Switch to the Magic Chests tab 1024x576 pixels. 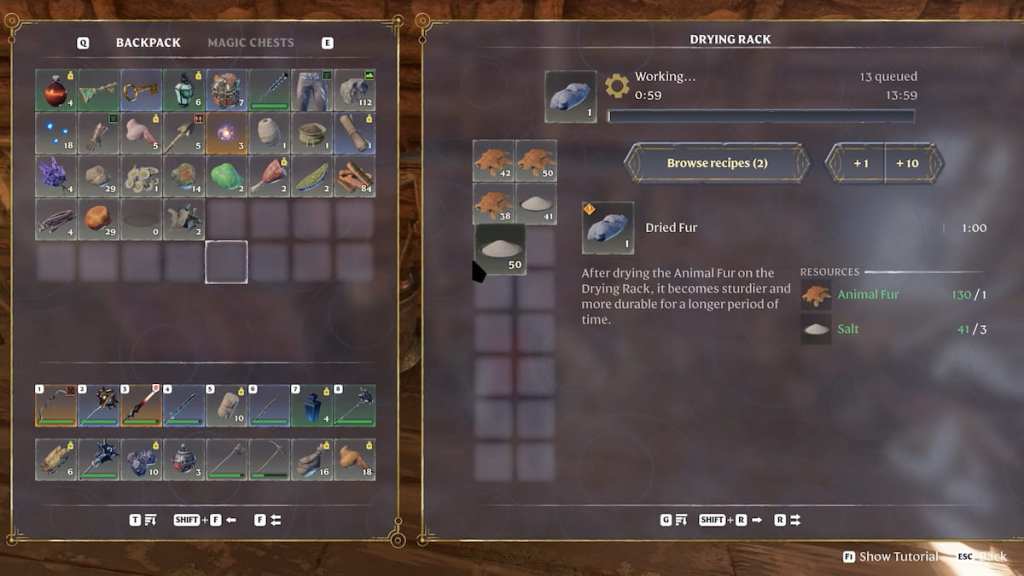point(250,43)
